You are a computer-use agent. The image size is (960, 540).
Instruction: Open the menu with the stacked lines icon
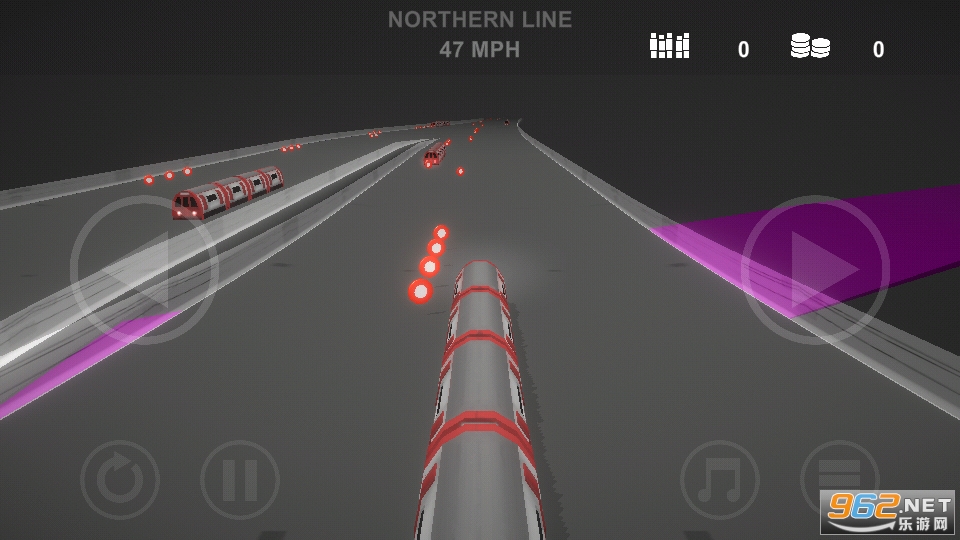[838, 478]
